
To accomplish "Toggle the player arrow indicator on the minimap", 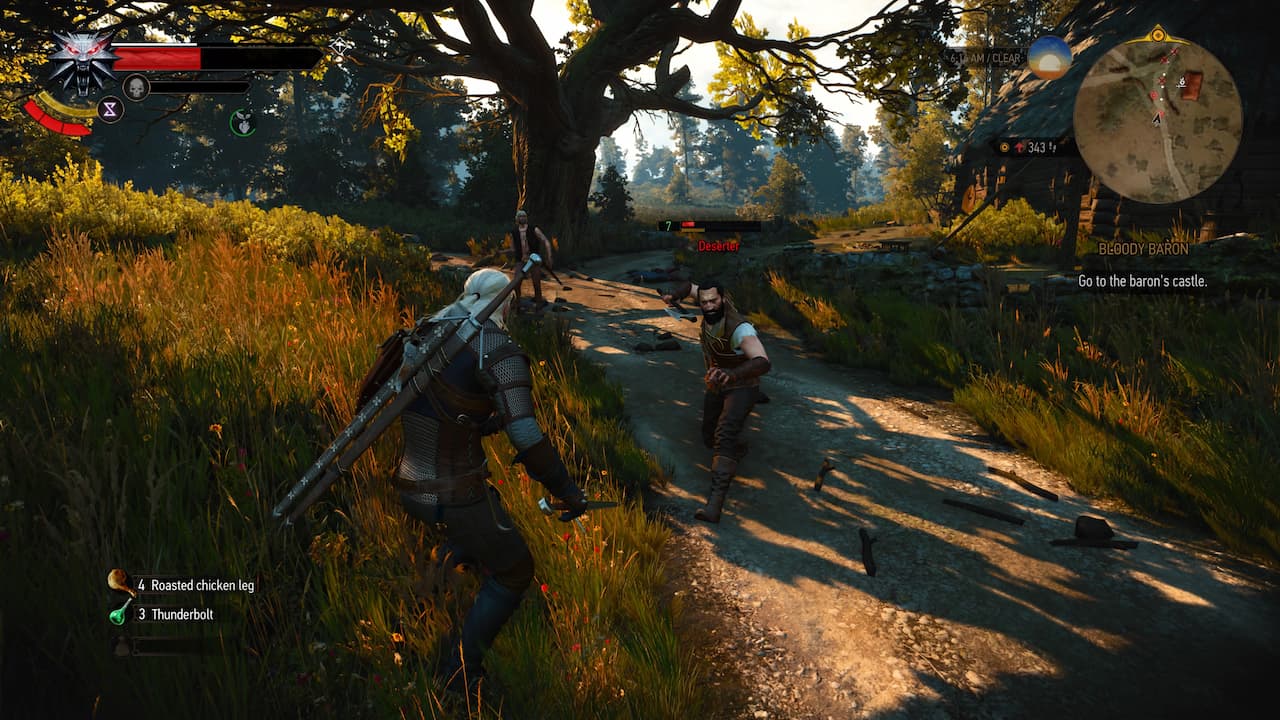I will pyautogui.click(x=1156, y=120).
